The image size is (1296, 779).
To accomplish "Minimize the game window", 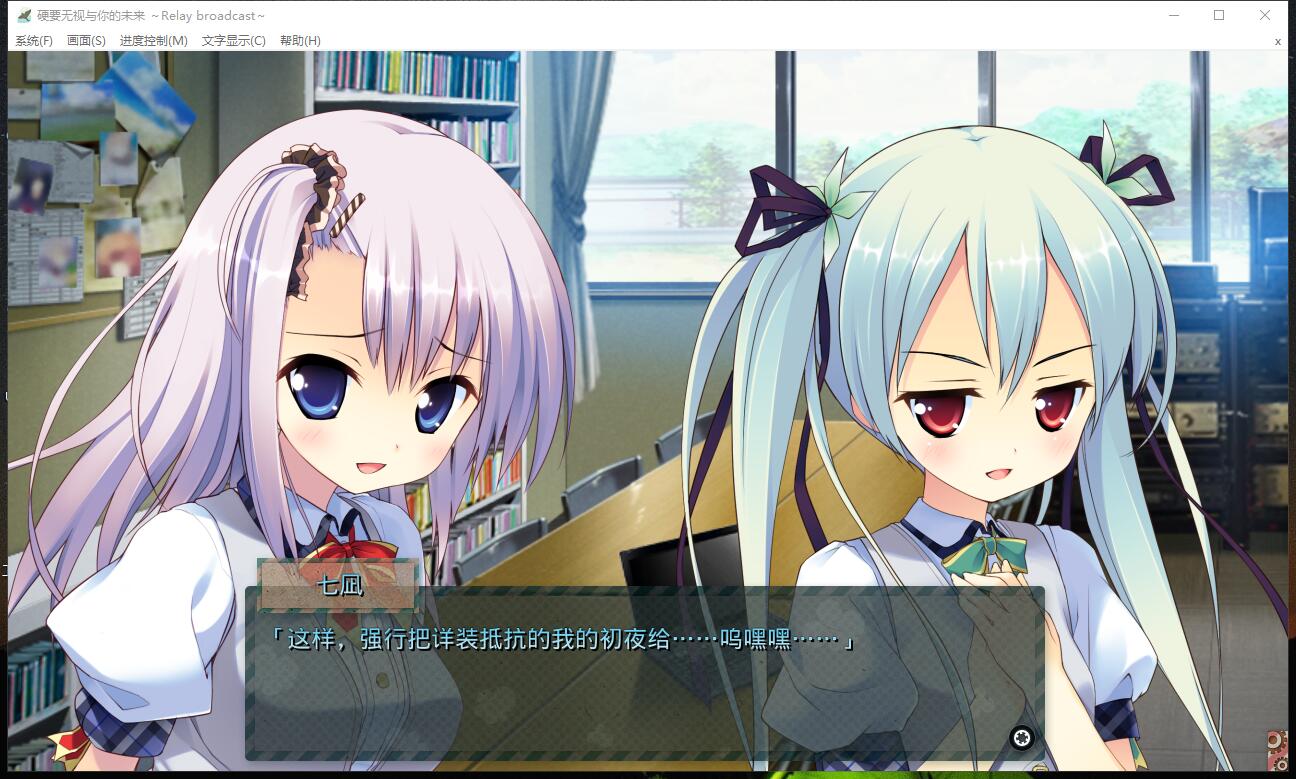I will 1172,15.
